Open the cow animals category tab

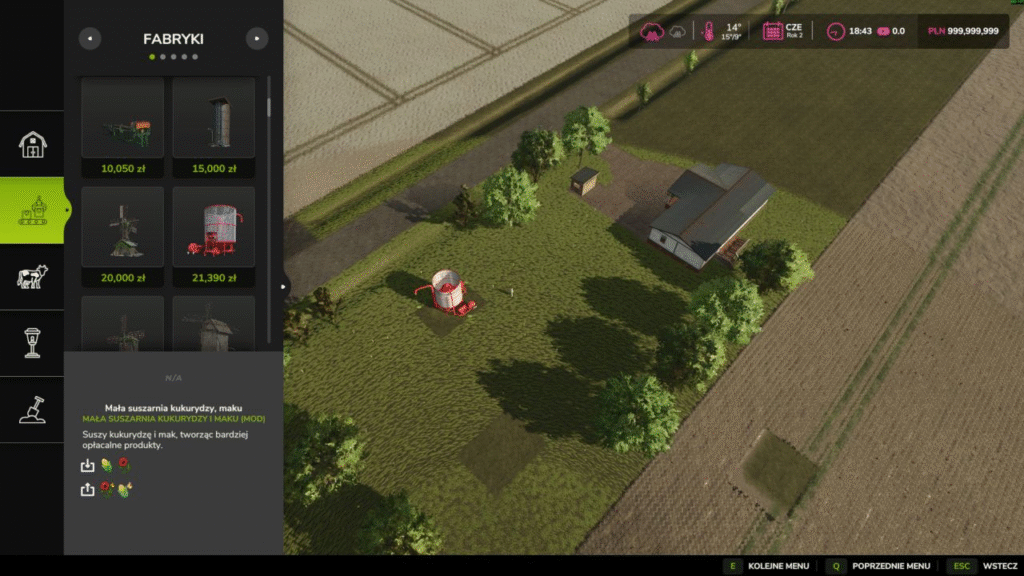click(x=32, y=277)
